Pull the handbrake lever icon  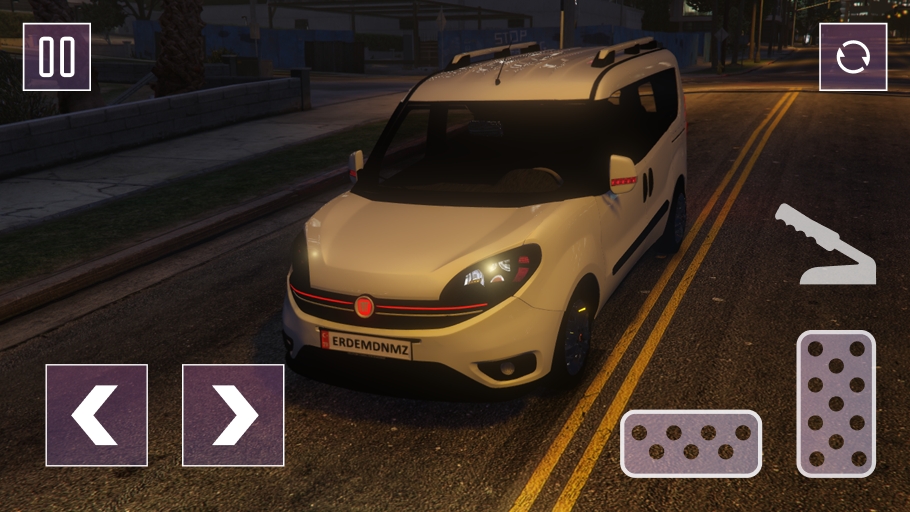[824, 246]
